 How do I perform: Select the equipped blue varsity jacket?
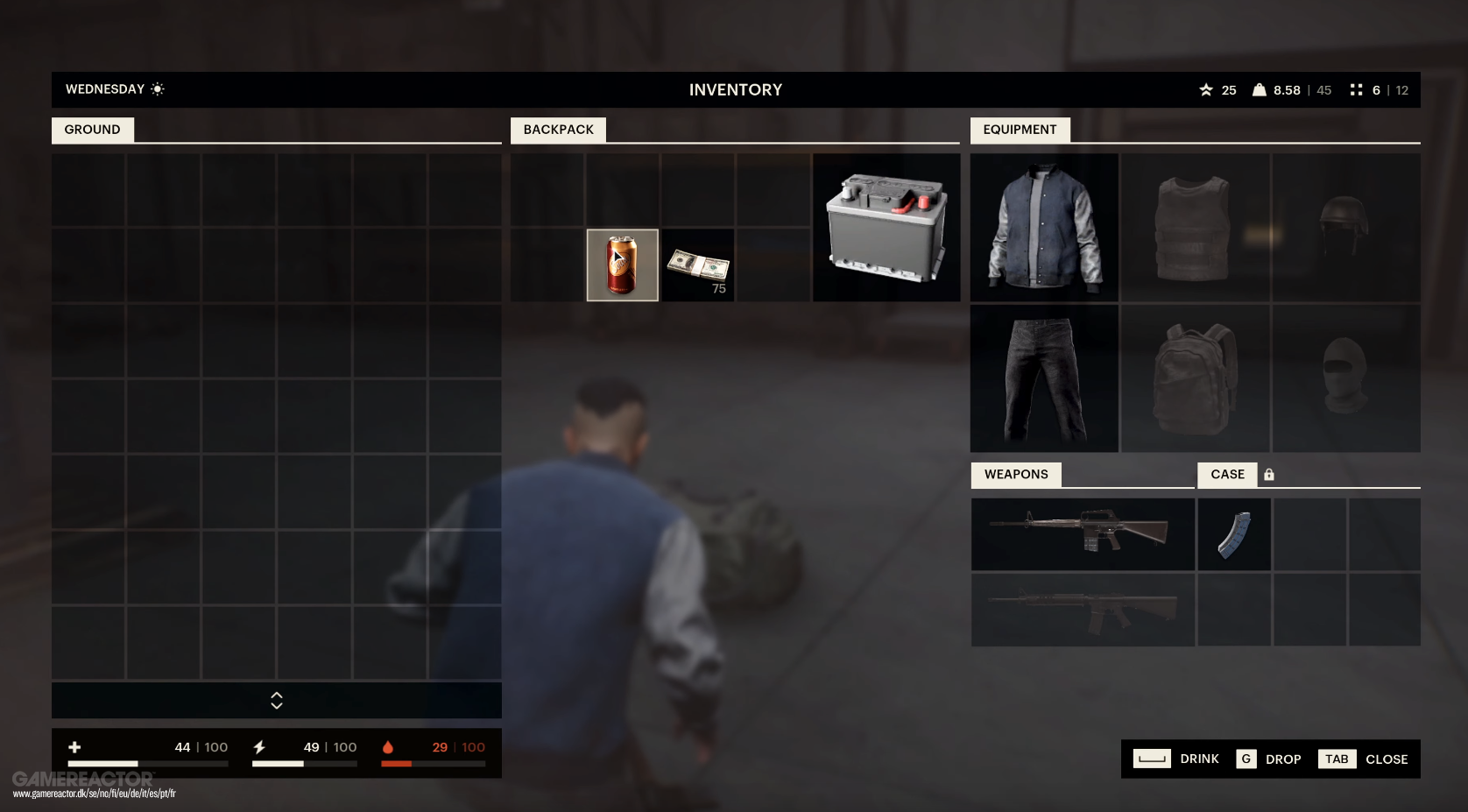[1043, 227]
